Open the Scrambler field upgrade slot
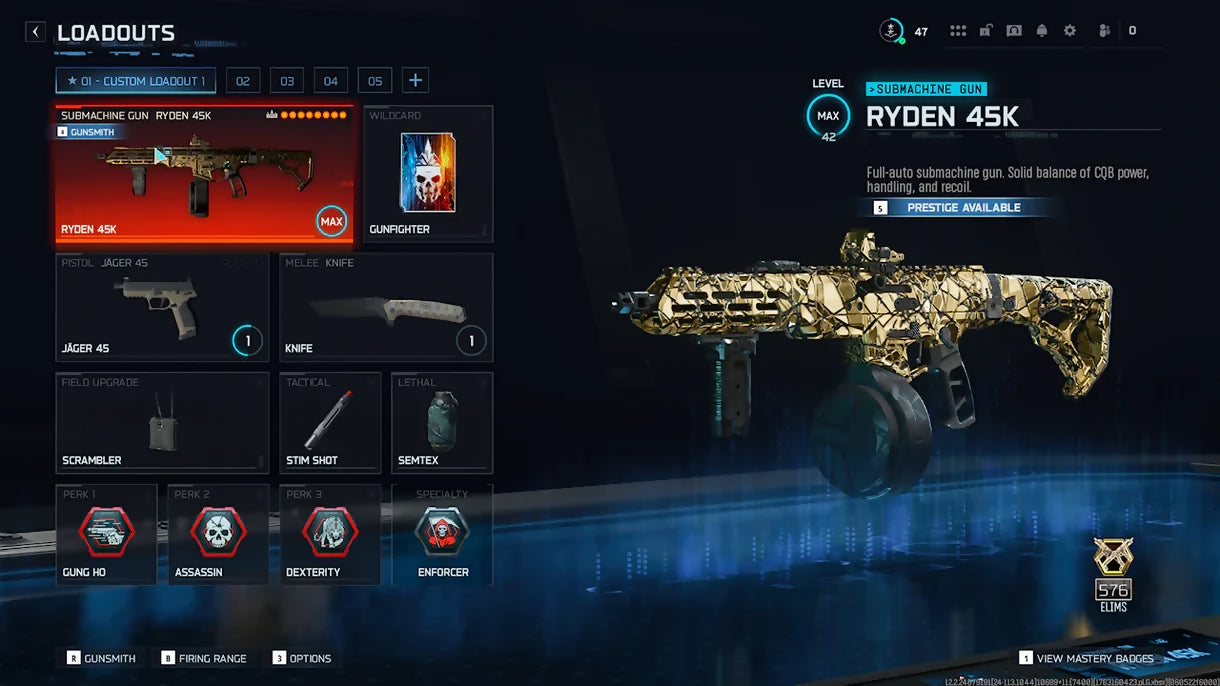The width and height of the screenshot is (1220, 686). click(162, 423)
